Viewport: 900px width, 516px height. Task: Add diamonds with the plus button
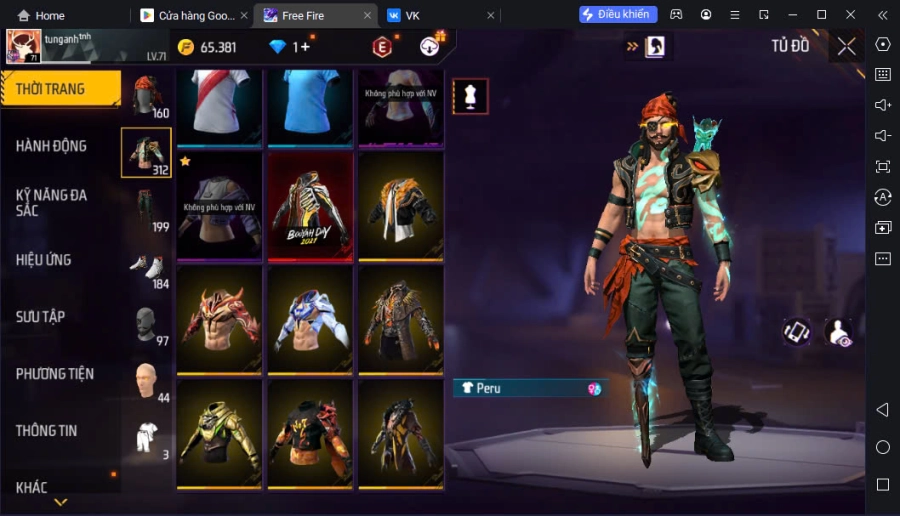pyautogui.click(x=305, y=47)
